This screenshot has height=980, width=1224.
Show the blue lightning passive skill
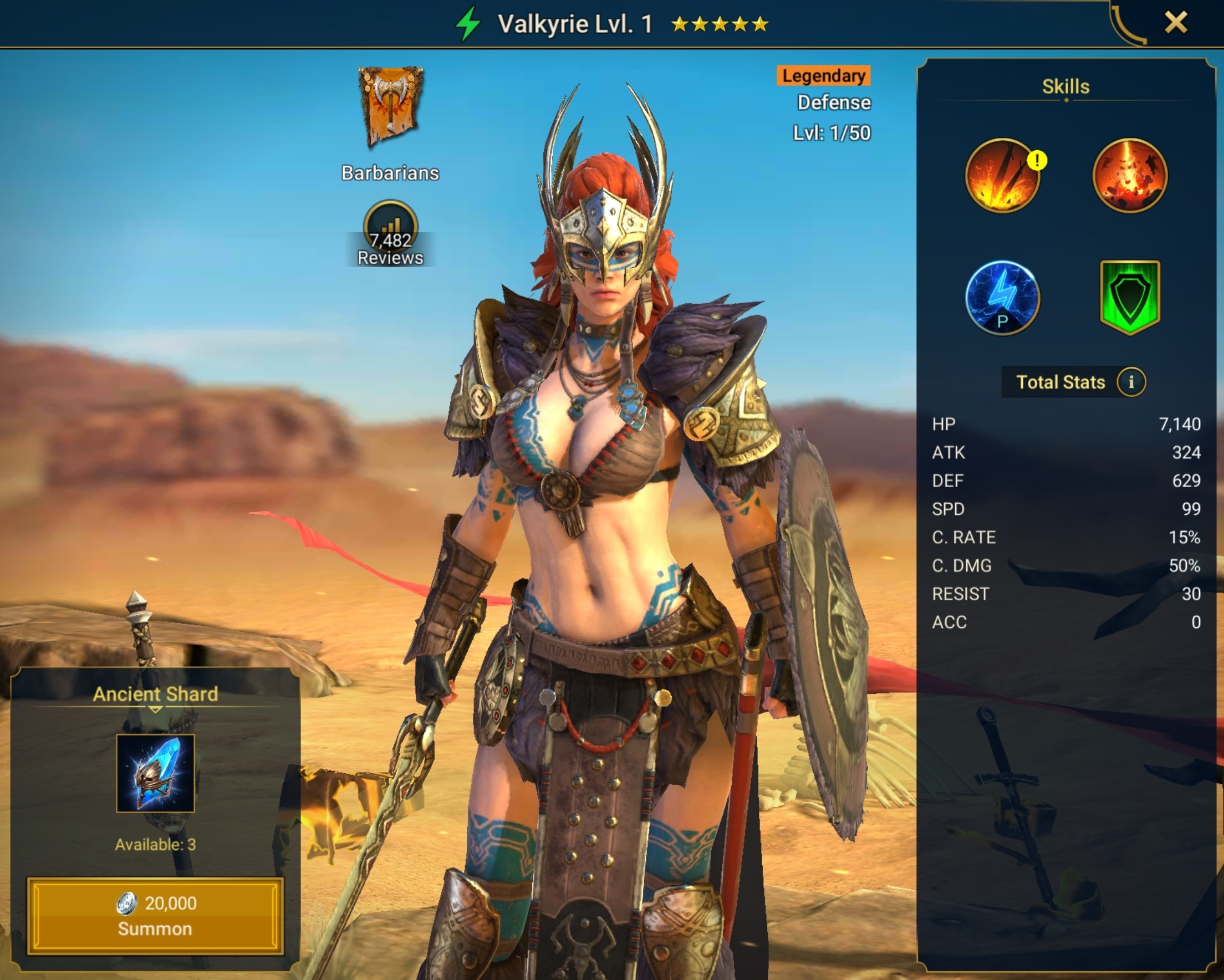point(1002,298)
